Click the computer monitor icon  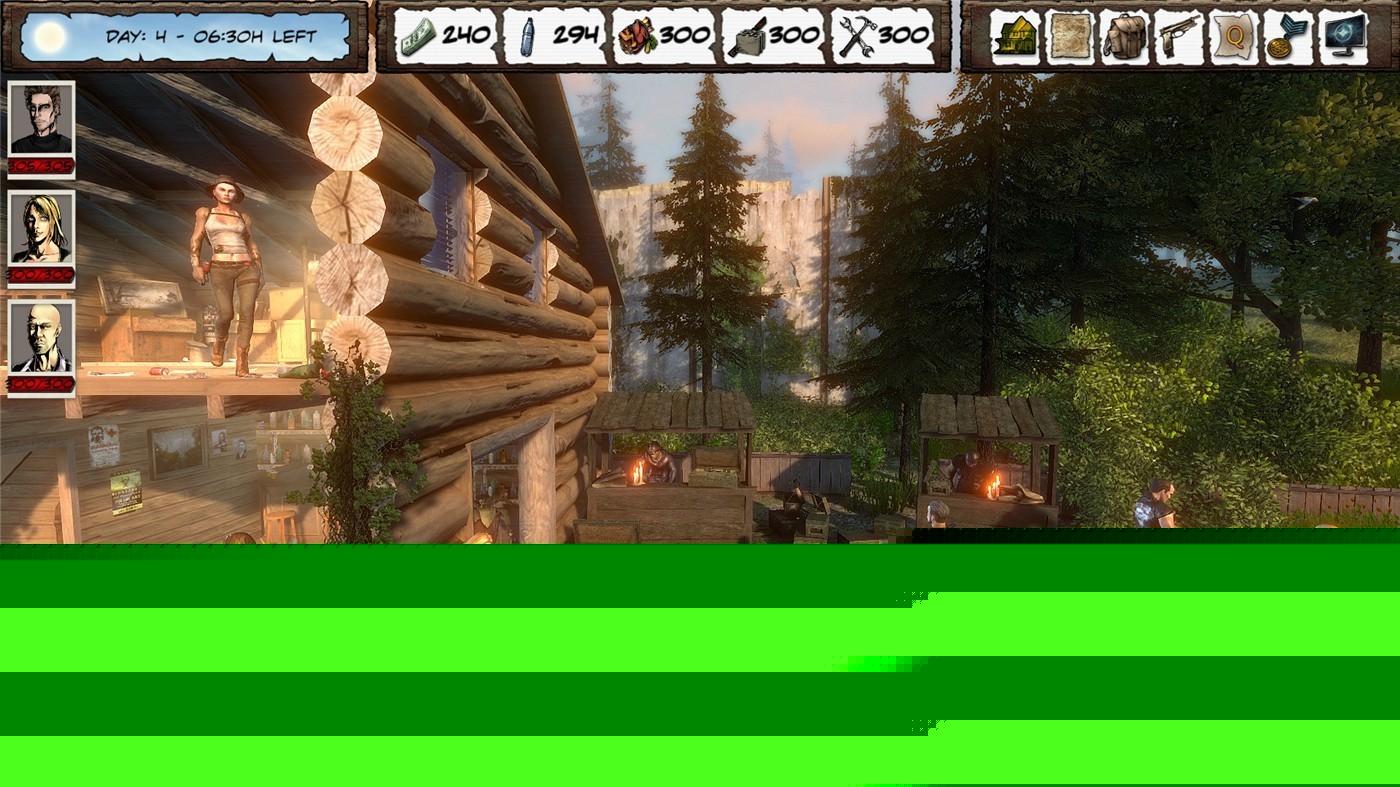coord(1343,38)
